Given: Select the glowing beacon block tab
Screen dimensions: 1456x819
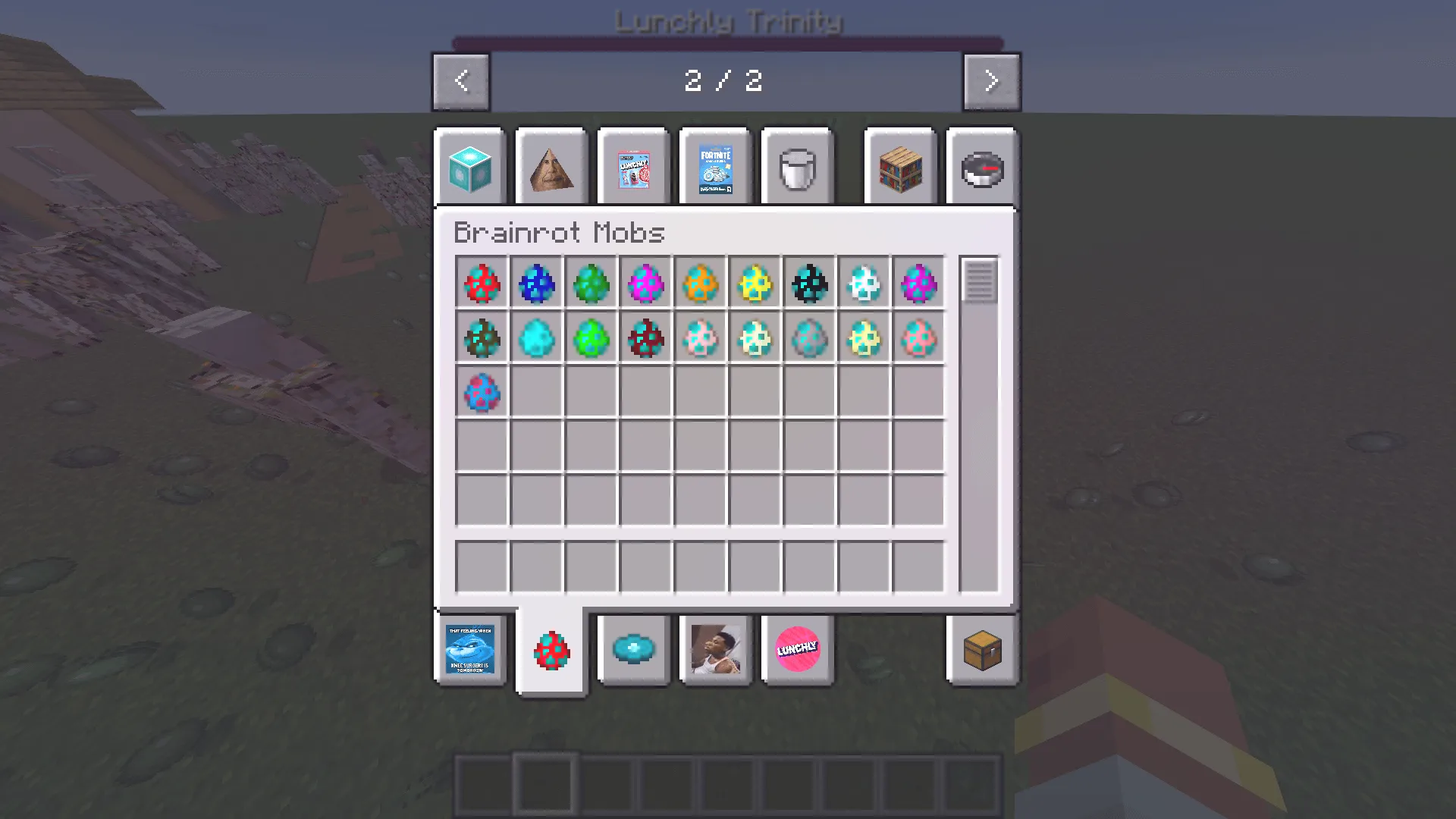Looking at the screenshot, I should (x=469, y=166).
